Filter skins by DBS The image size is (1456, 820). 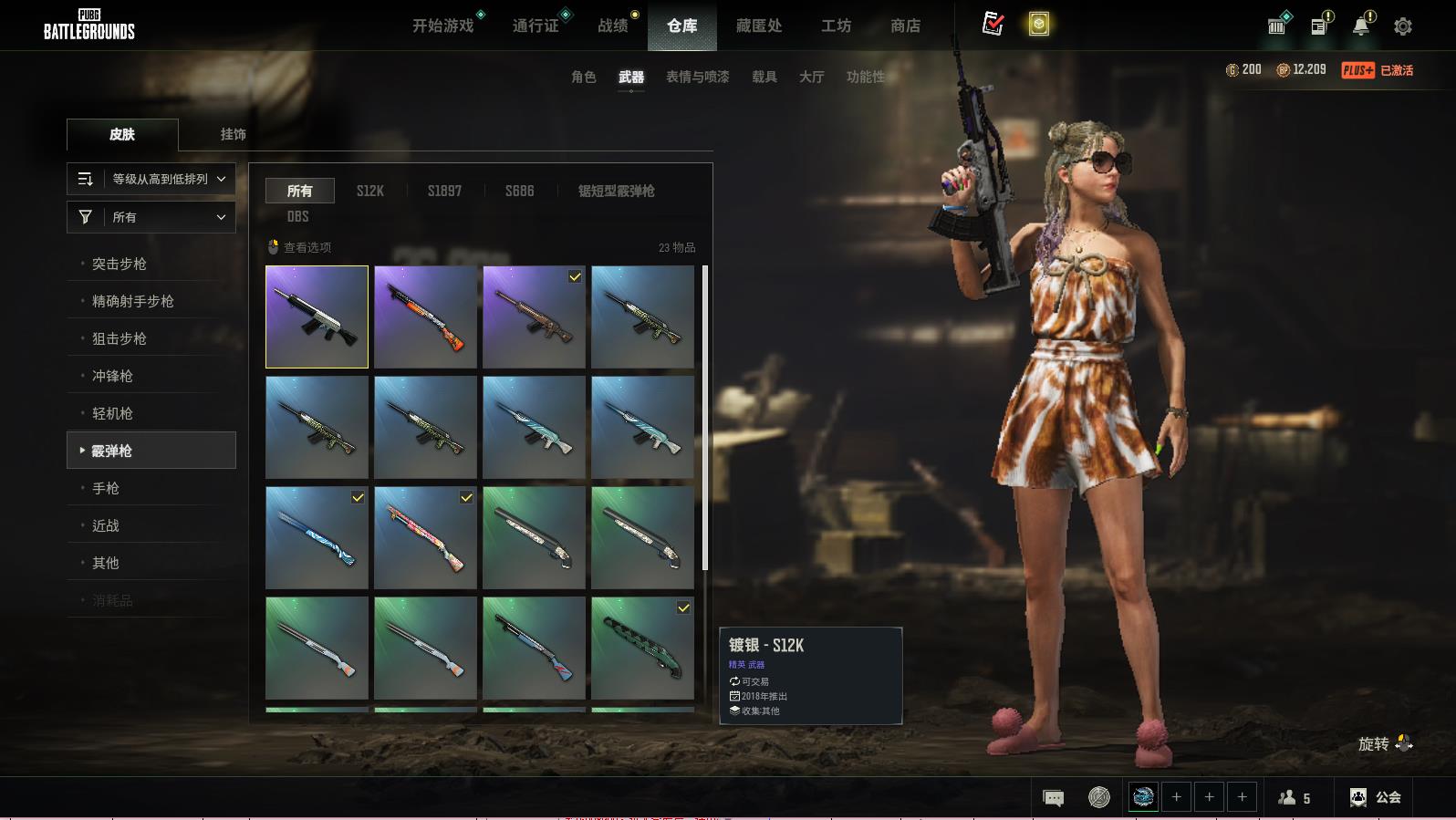point(298,216)
